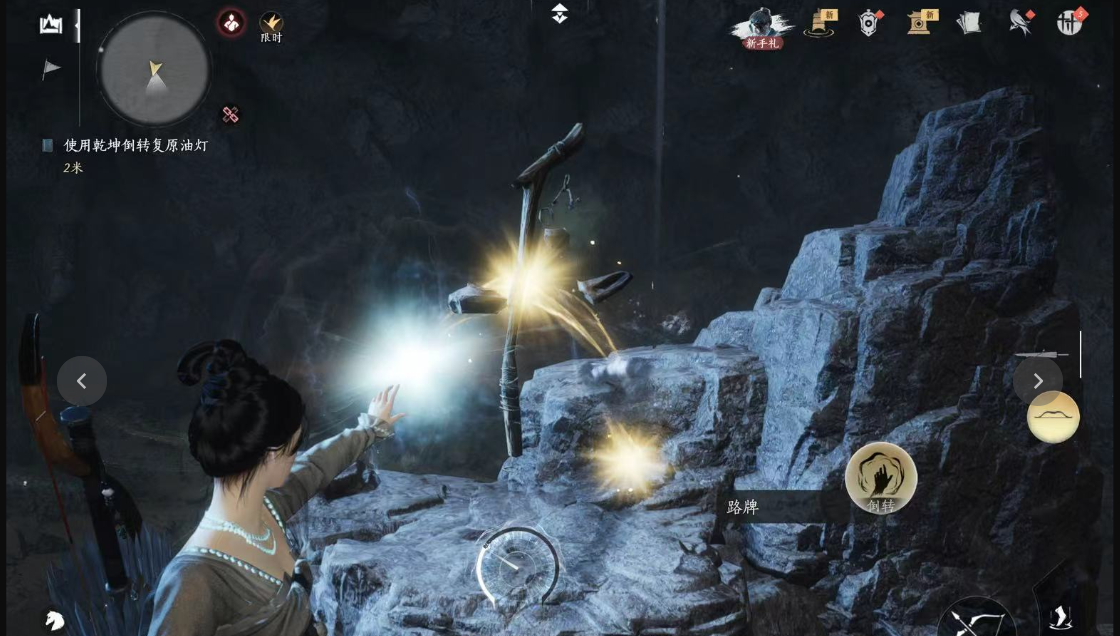Tap the golden bow weapon switch icon
1120x636 pixels.
(1053, 417)
